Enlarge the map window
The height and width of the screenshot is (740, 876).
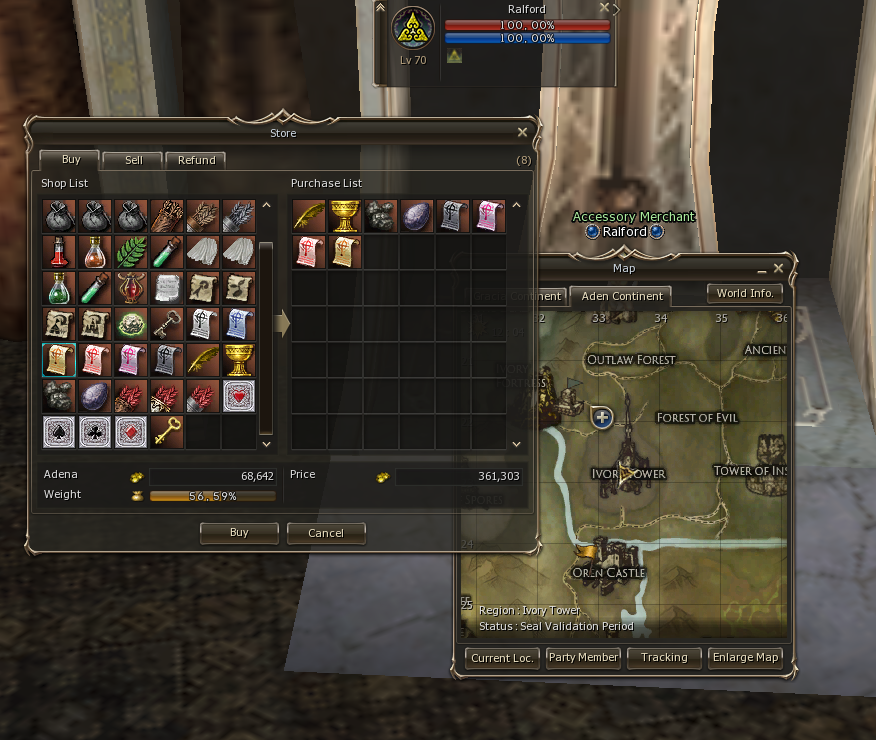click(745, 658)
